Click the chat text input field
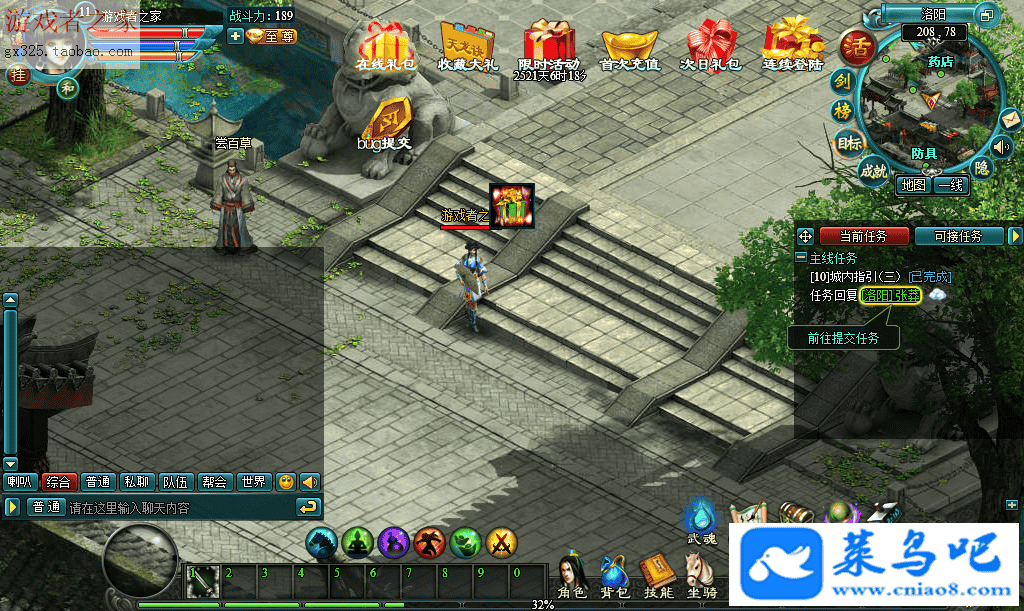The width and height of the screenshot is (1024, 611). pyautogui.click(x=180, y=508)
